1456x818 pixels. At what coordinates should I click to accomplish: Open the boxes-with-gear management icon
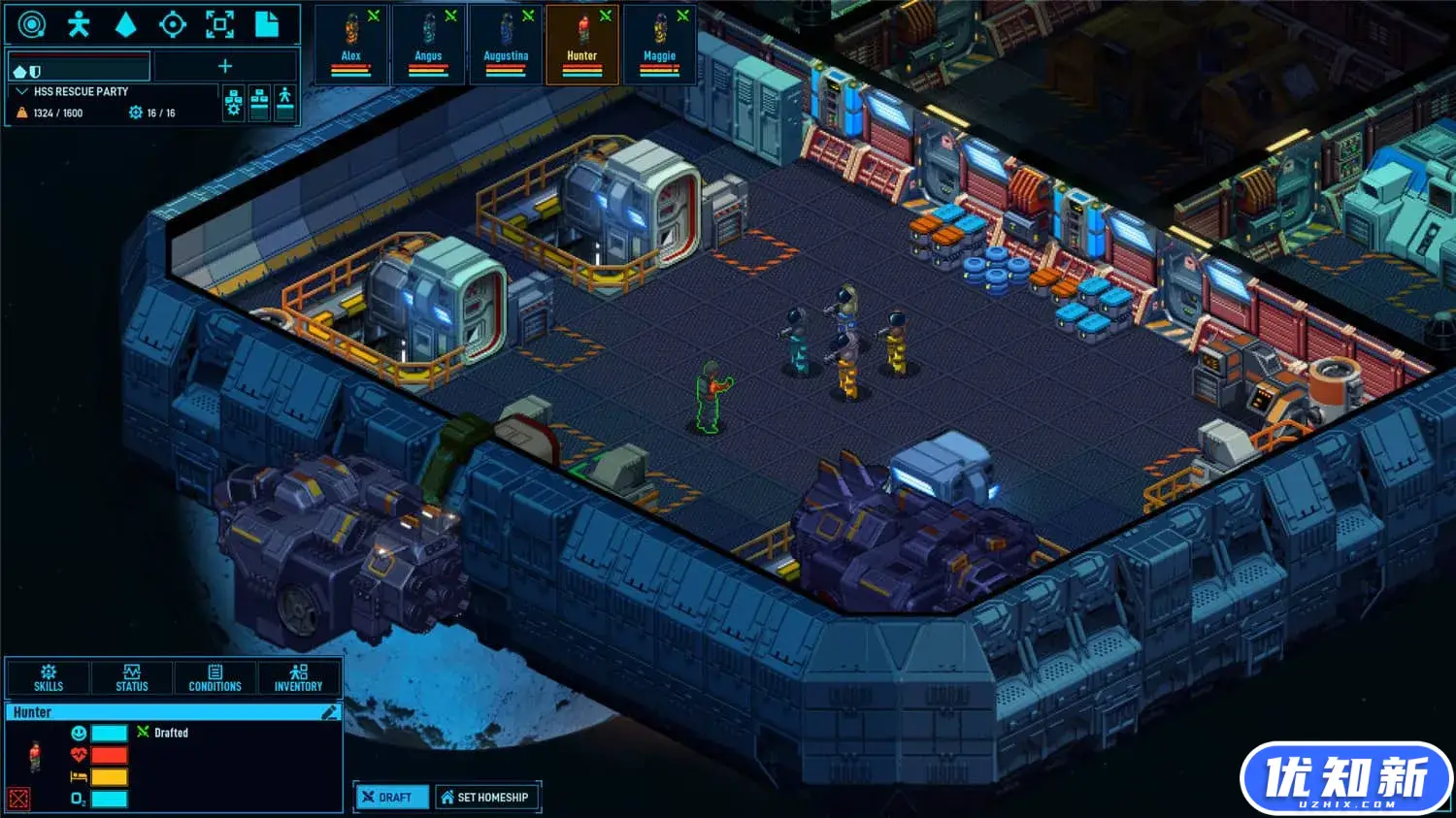coord(234,103)
